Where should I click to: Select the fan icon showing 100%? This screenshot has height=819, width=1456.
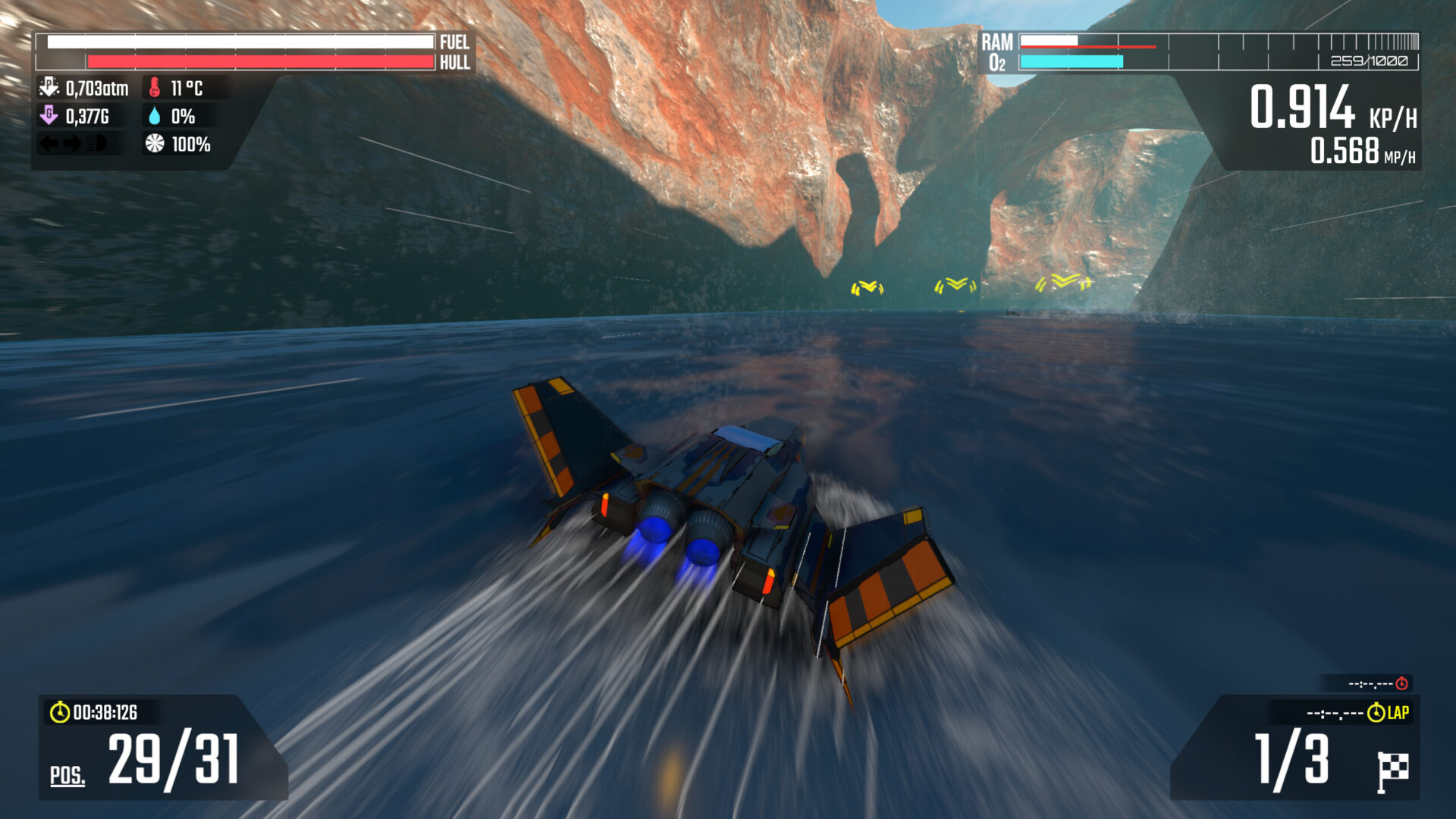(155, 144)
